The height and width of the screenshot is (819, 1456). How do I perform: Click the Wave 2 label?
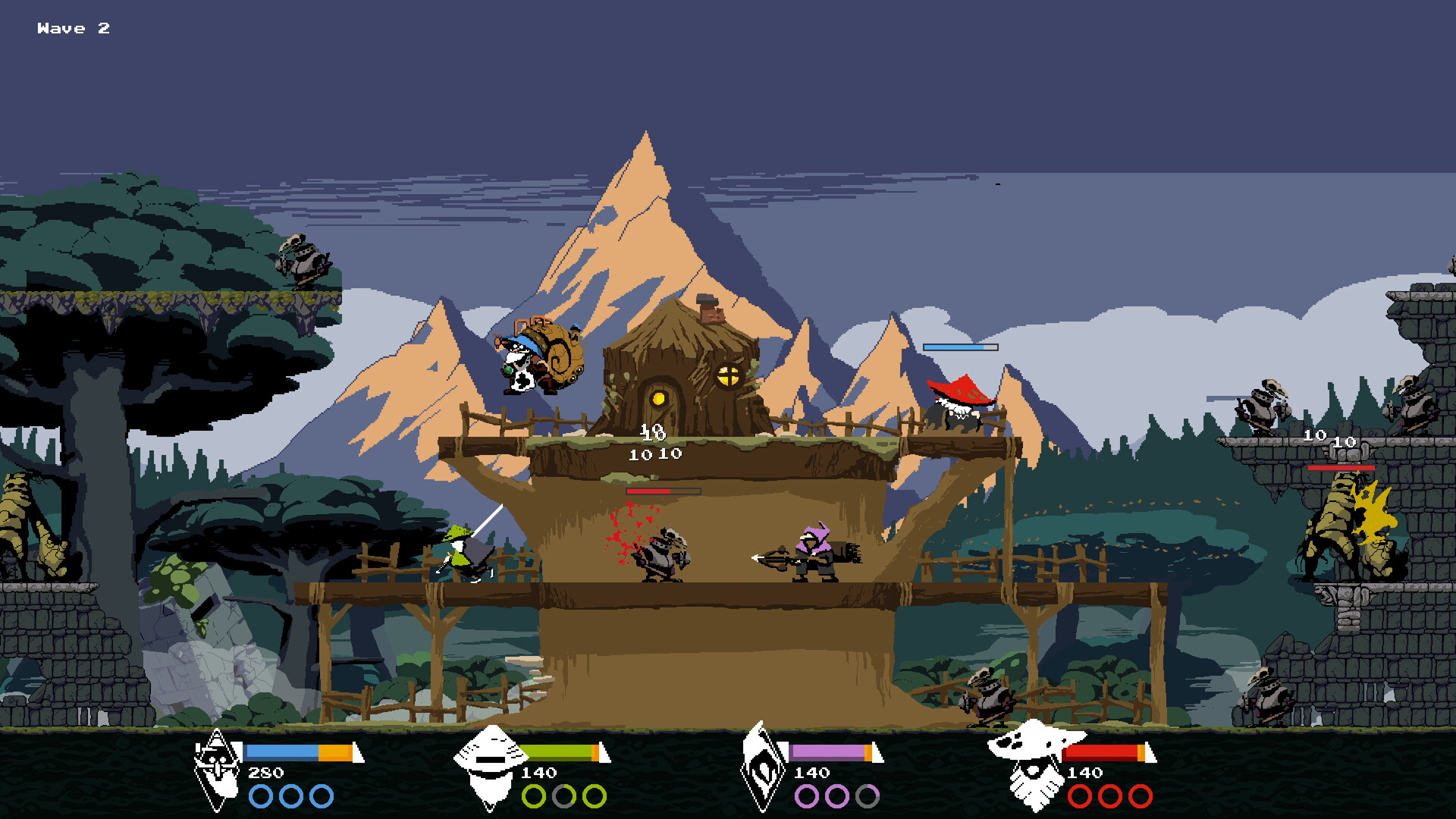(74, 29)
